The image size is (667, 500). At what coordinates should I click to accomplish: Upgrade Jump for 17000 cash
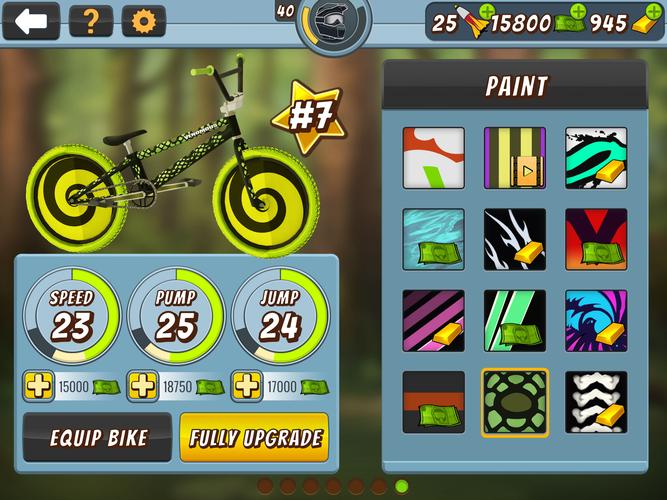[246, 386]
